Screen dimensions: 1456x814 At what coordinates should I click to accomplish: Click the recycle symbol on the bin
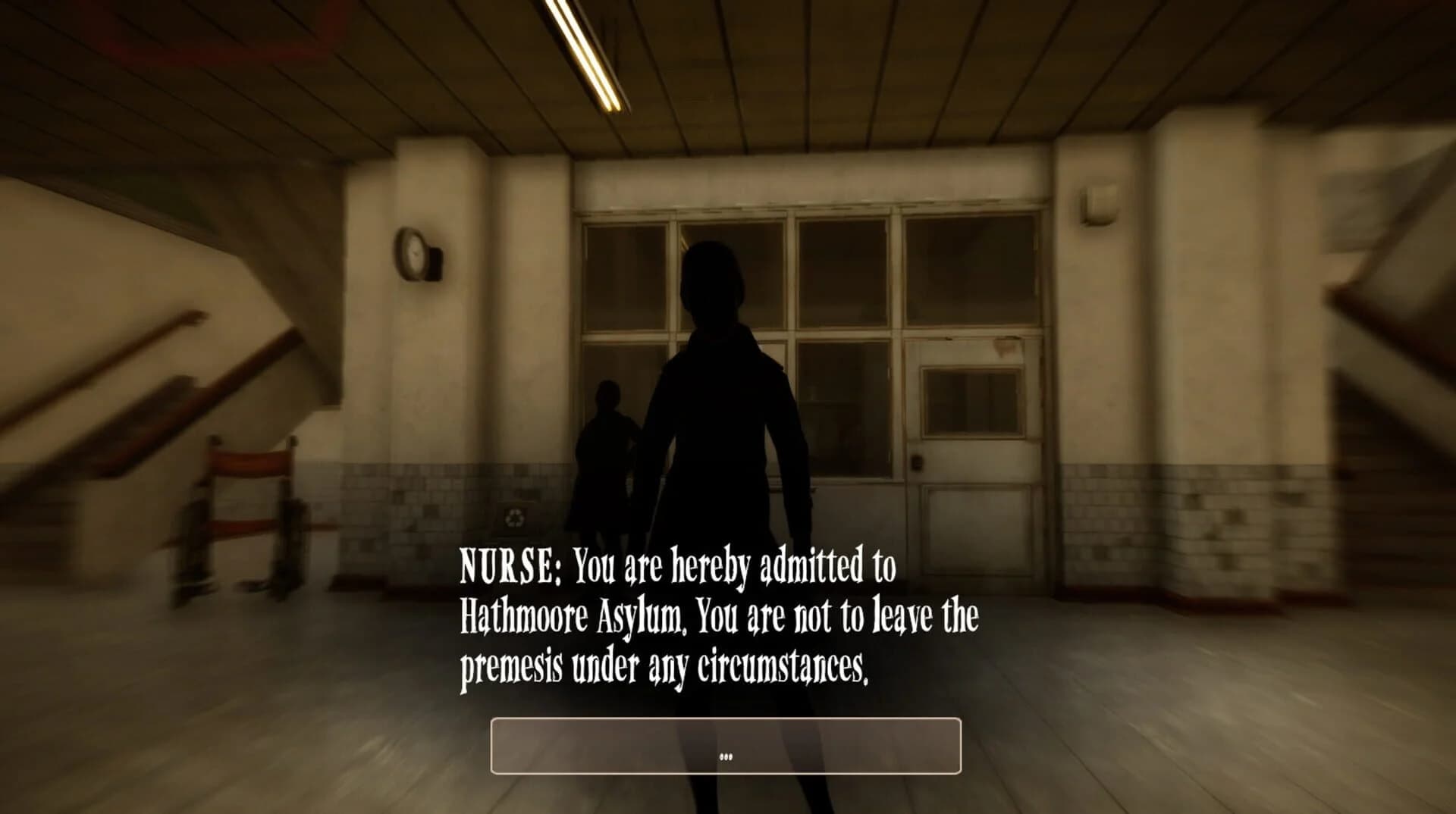click(516, 518)
